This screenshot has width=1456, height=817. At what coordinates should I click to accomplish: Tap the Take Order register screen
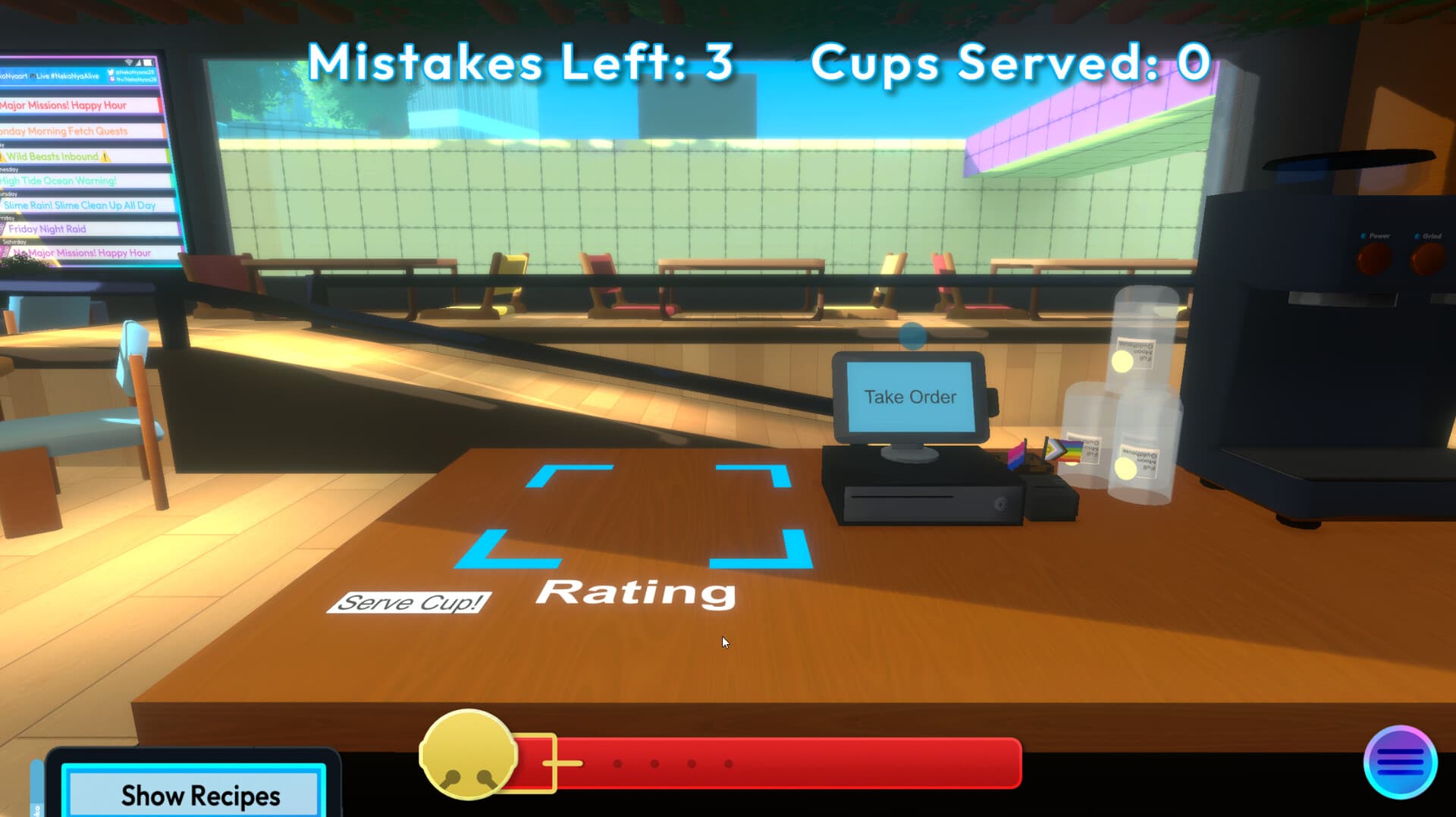click(x=909, y=396)
